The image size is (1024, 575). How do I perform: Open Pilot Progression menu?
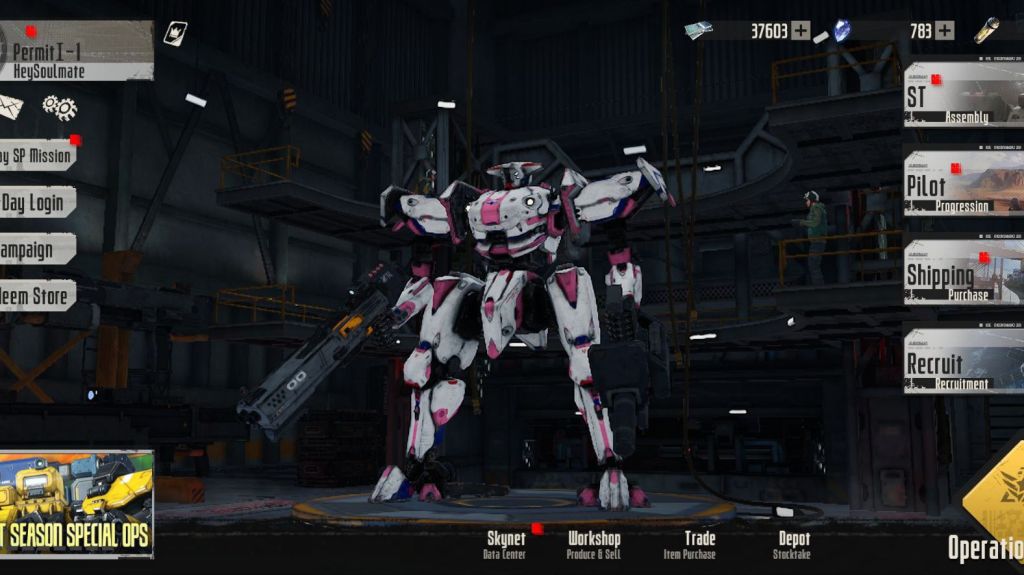[962, 184]
